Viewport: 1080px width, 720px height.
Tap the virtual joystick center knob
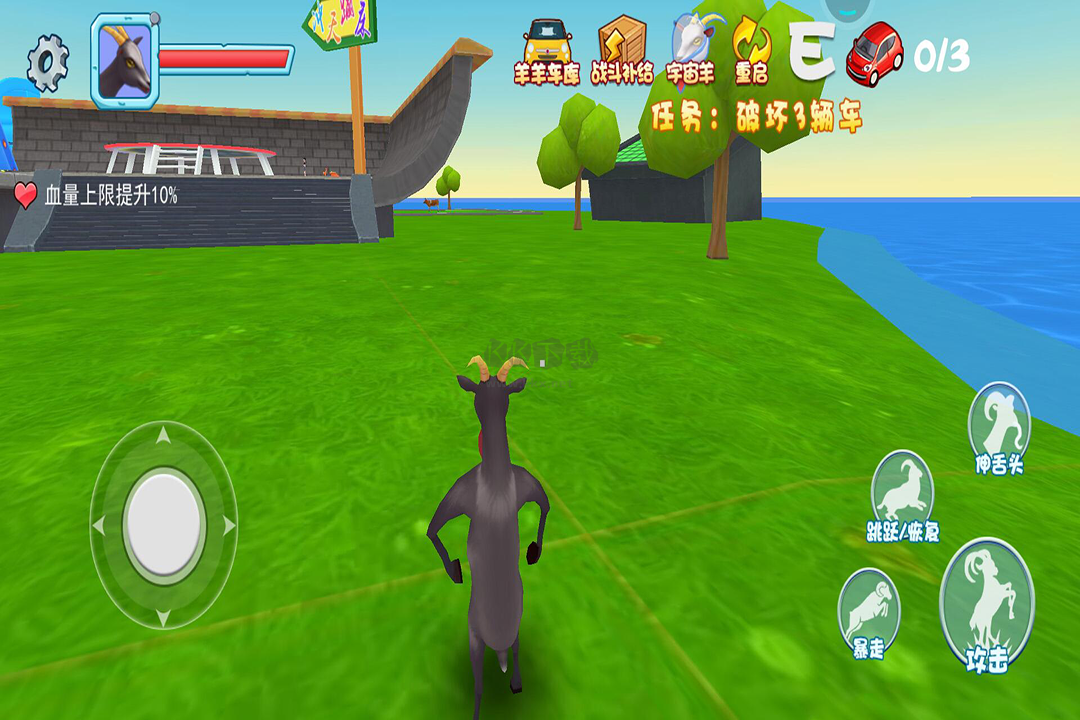tap(164, 524)
